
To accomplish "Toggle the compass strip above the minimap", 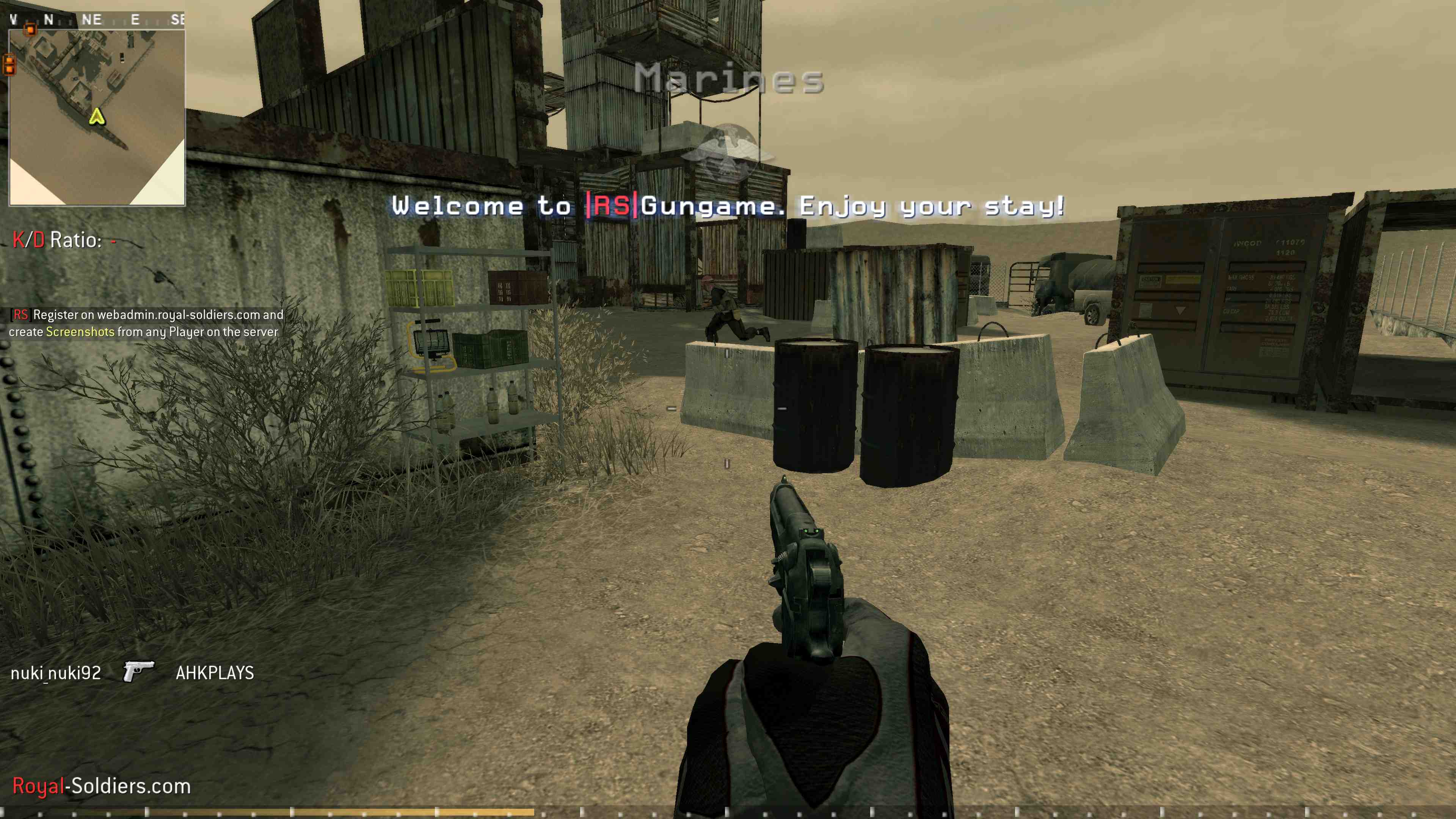I will click(96, 19).
